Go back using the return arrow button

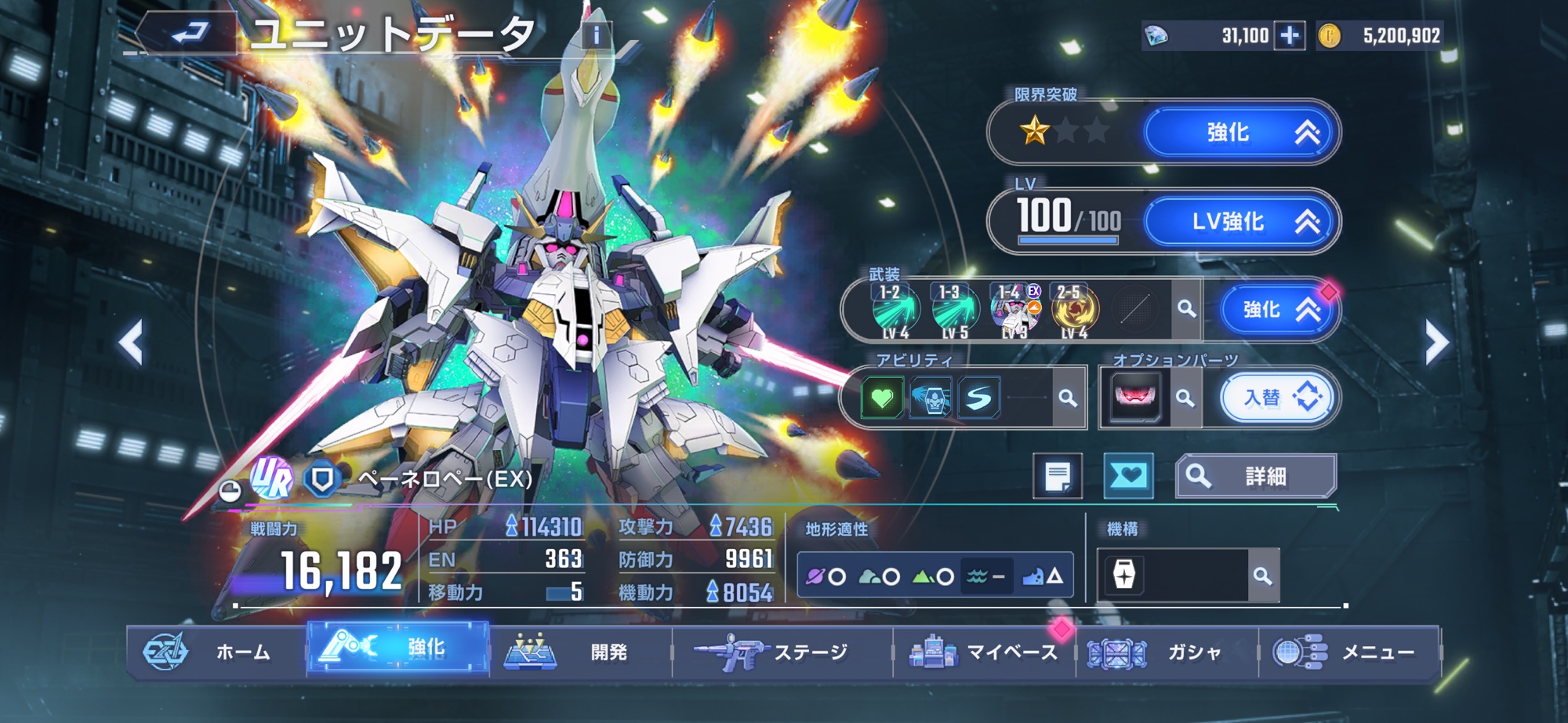pos(190,34)
